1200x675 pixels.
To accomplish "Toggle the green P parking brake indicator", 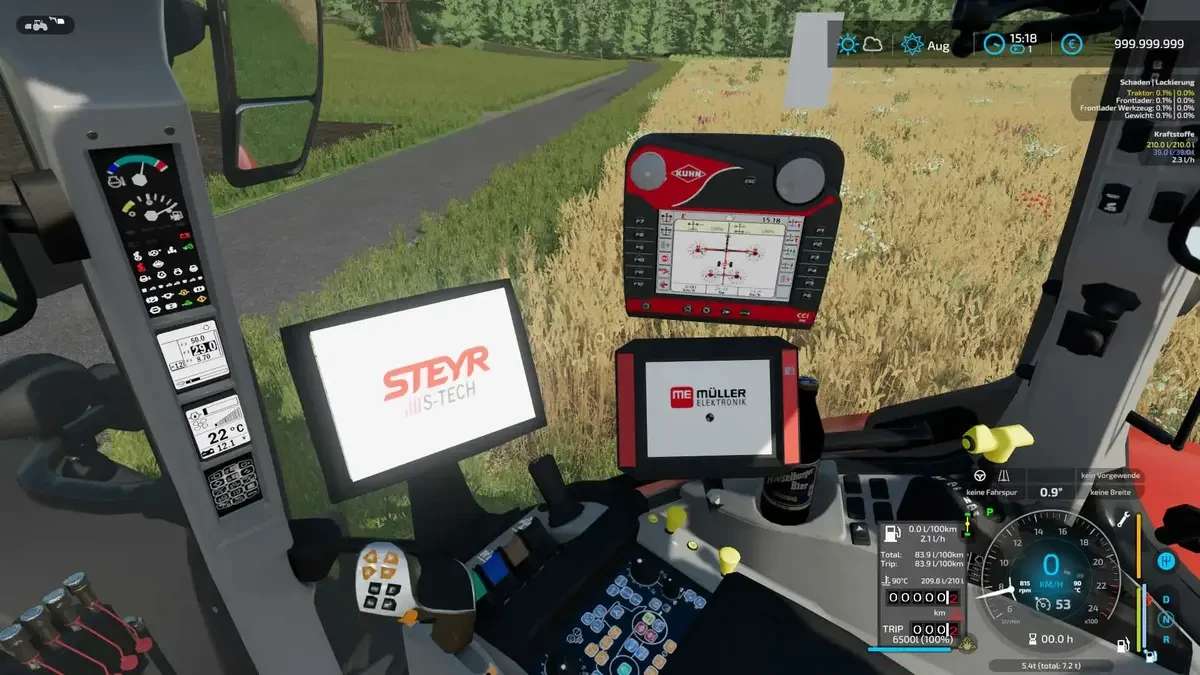I will click(991, 512).
